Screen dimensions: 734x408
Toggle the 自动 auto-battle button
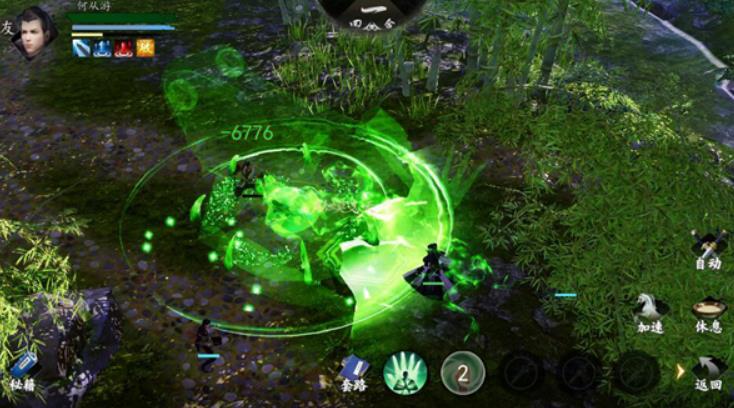pos(708,248)
